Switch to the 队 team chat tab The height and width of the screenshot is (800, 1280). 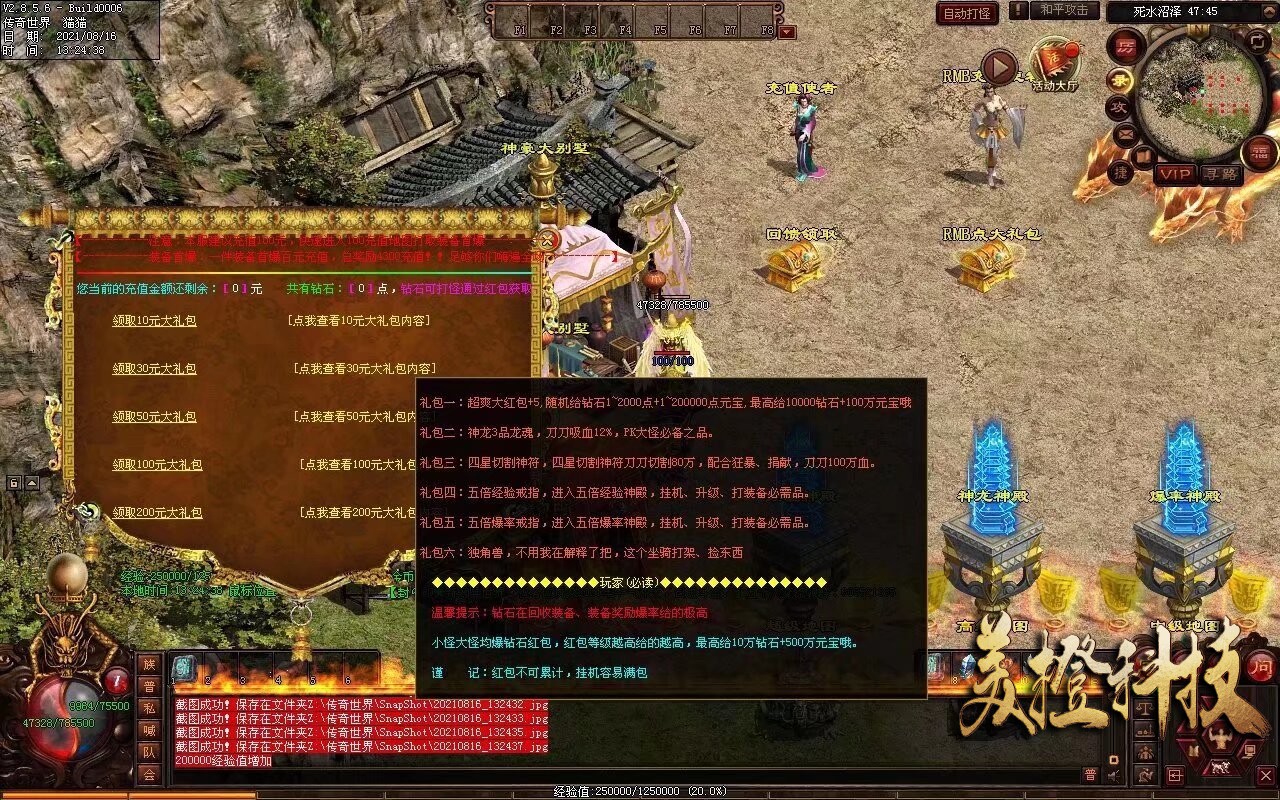click(148, 749)
